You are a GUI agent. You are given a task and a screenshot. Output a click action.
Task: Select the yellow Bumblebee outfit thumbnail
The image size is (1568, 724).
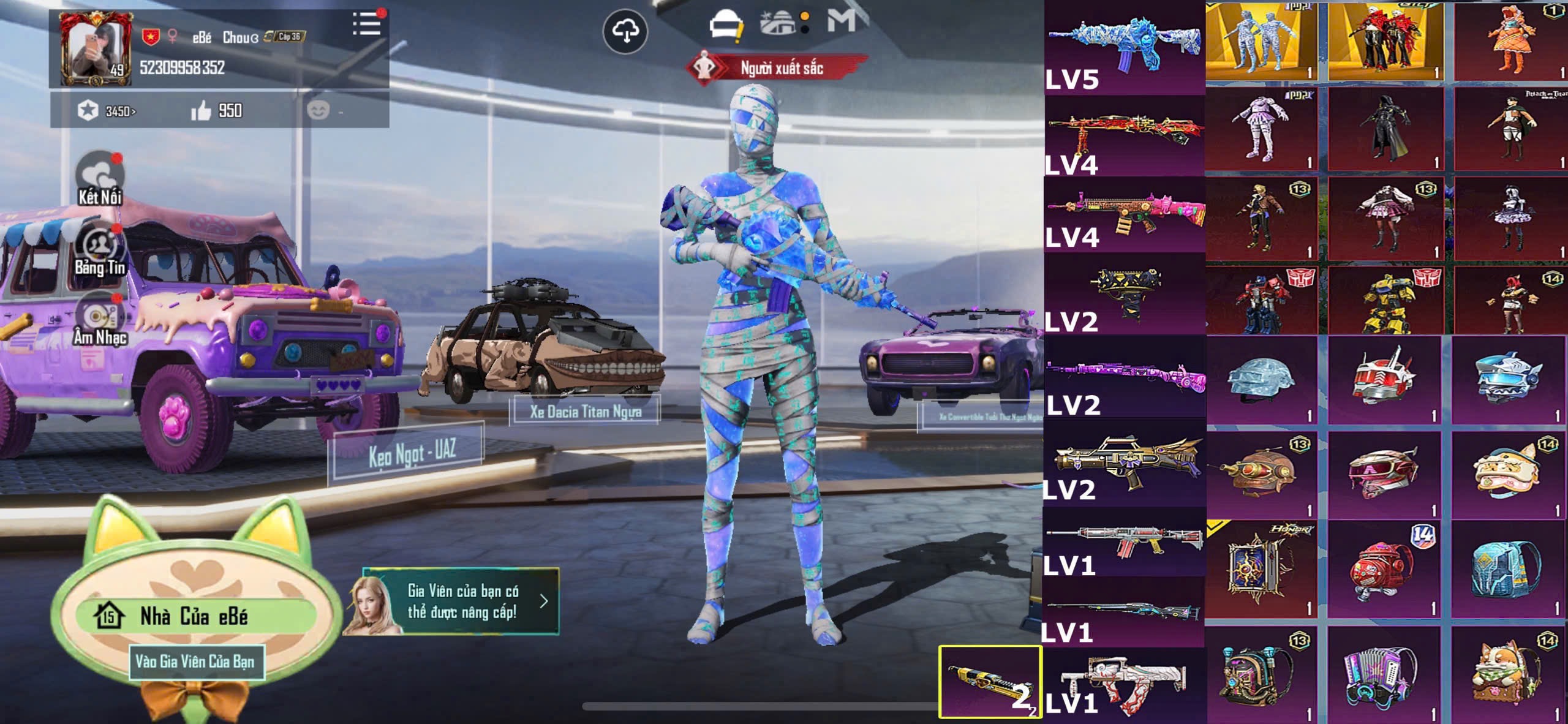pos(1385,301)
